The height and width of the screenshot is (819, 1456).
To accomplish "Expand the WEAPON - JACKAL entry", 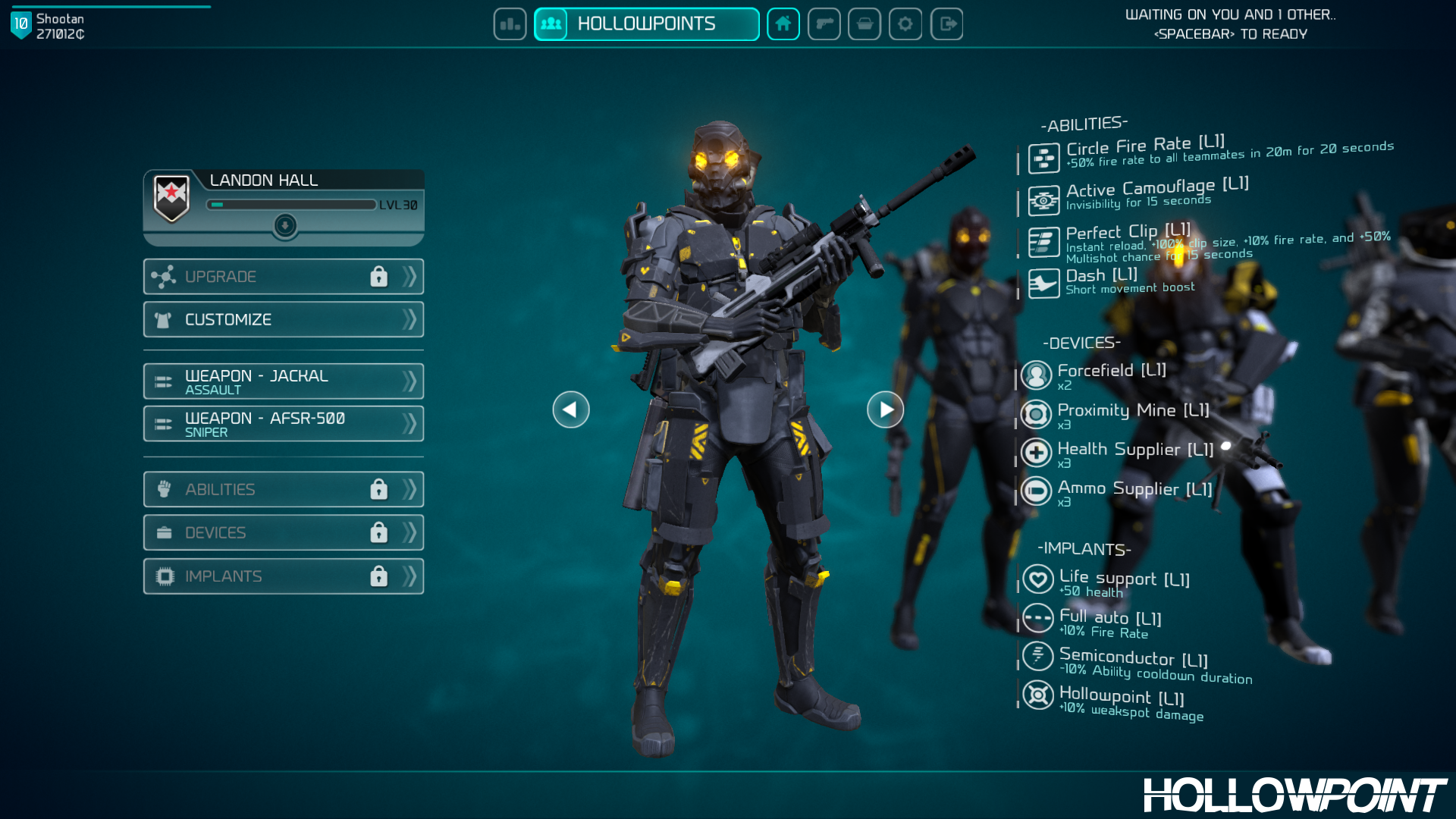I will (x=409, y=381).
